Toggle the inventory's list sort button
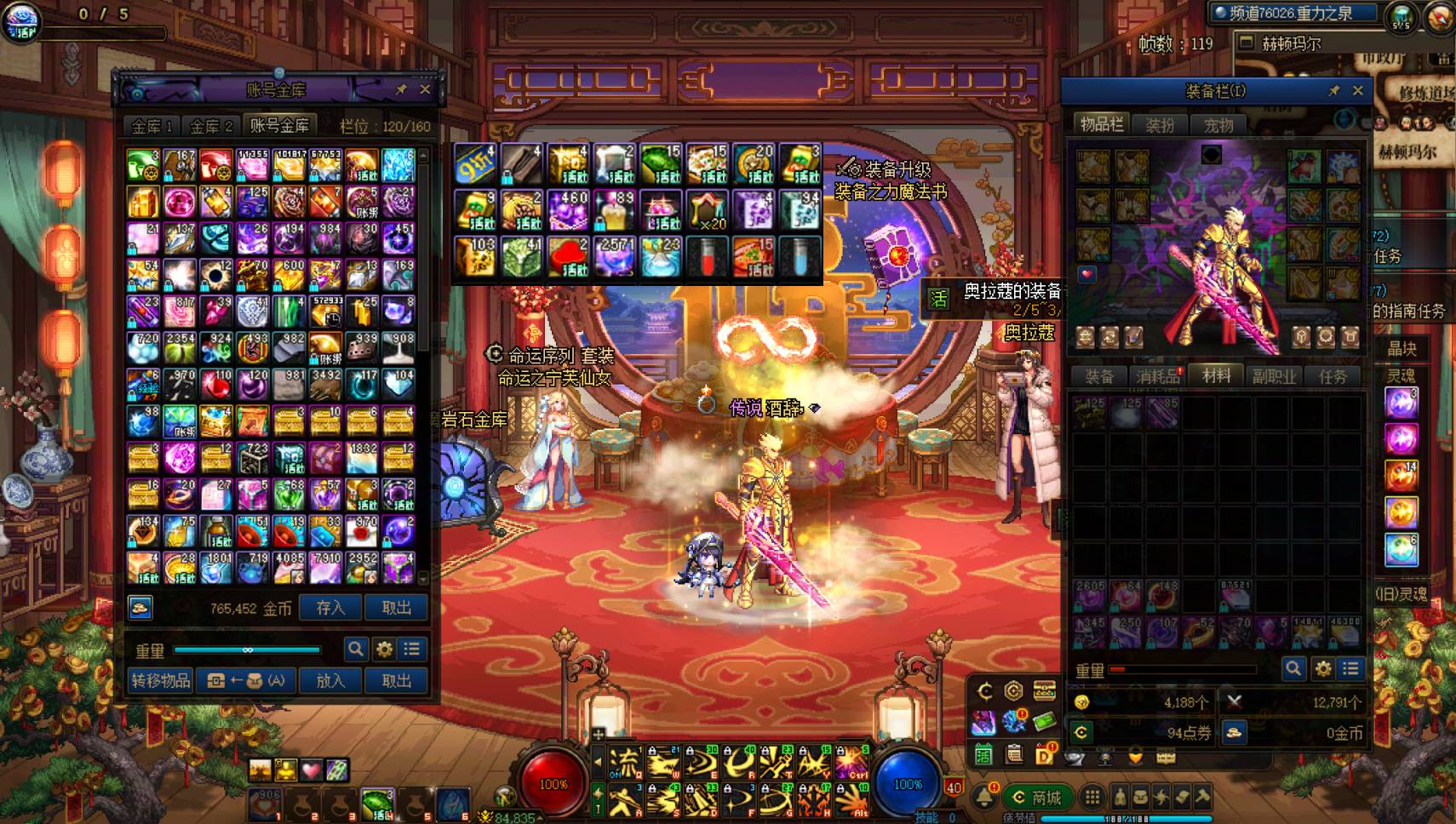Image resolution: width=1456 pixels, height=824 pixels. (x=1350, y=669)
